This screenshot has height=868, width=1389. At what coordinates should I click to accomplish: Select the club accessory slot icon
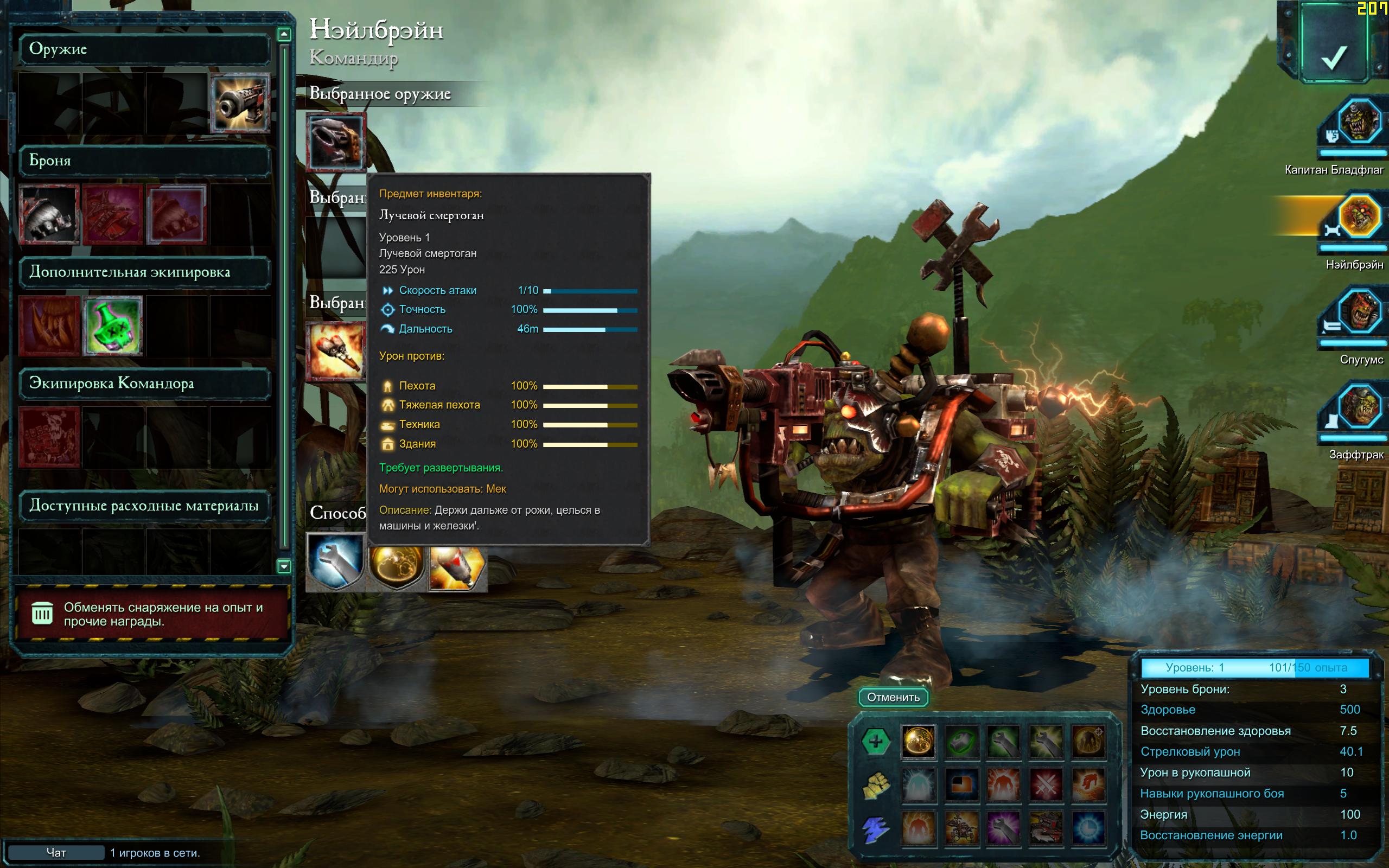click(x=336, y=351)
